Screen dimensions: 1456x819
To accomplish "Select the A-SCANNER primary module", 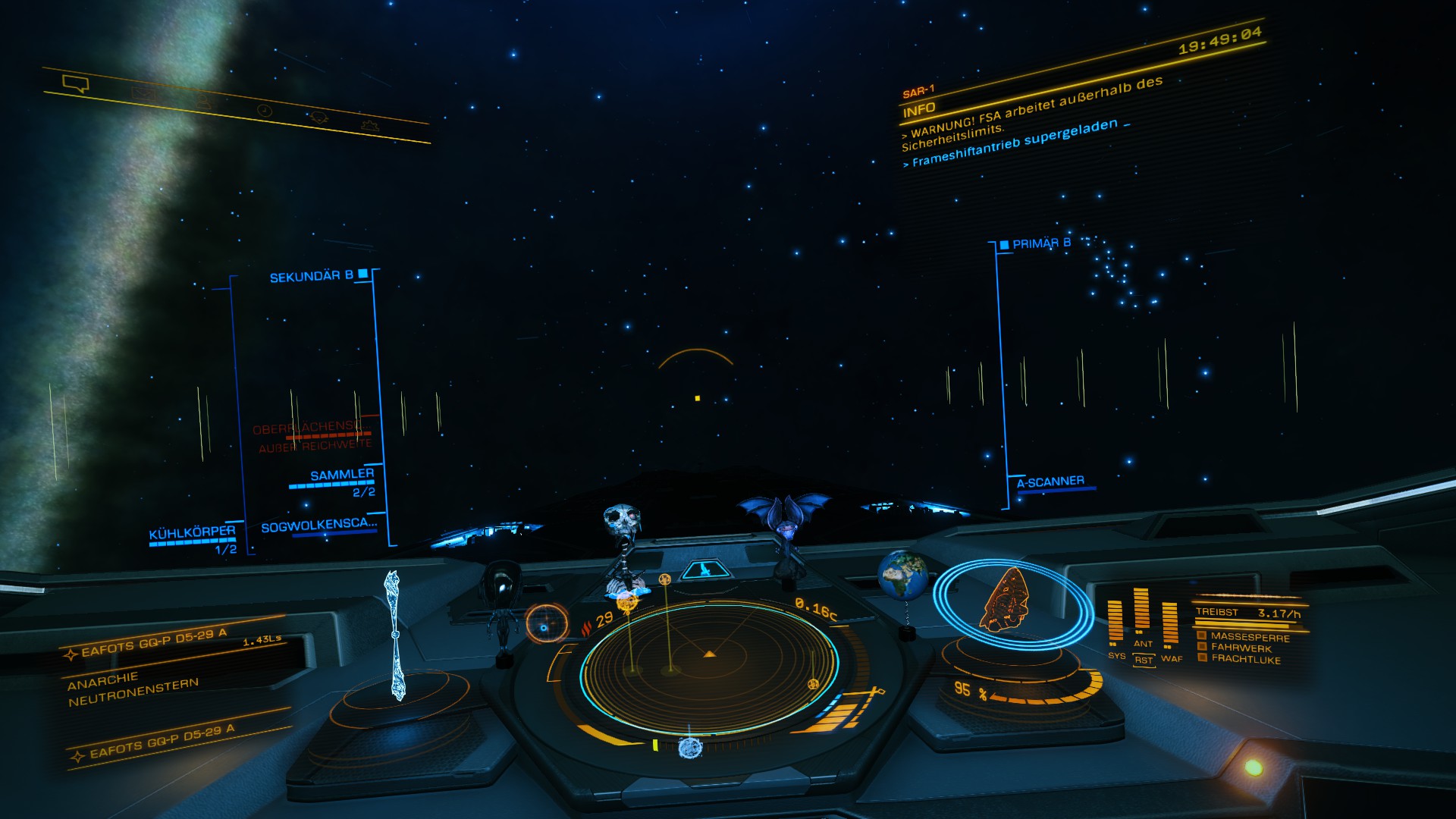I will click(1050, 482).
